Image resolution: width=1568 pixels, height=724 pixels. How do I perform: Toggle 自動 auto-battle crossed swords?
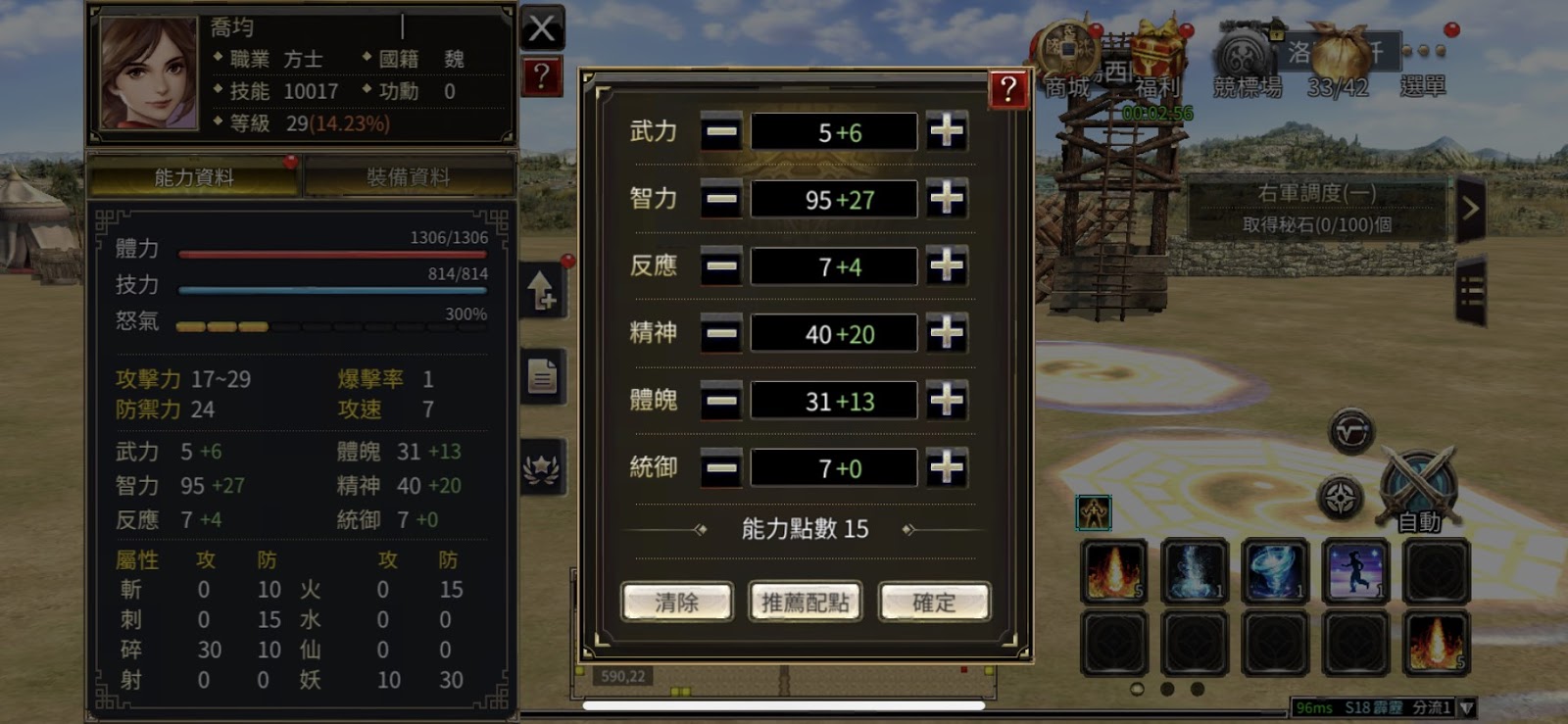pyautogui.click(x=1418, y=487)
